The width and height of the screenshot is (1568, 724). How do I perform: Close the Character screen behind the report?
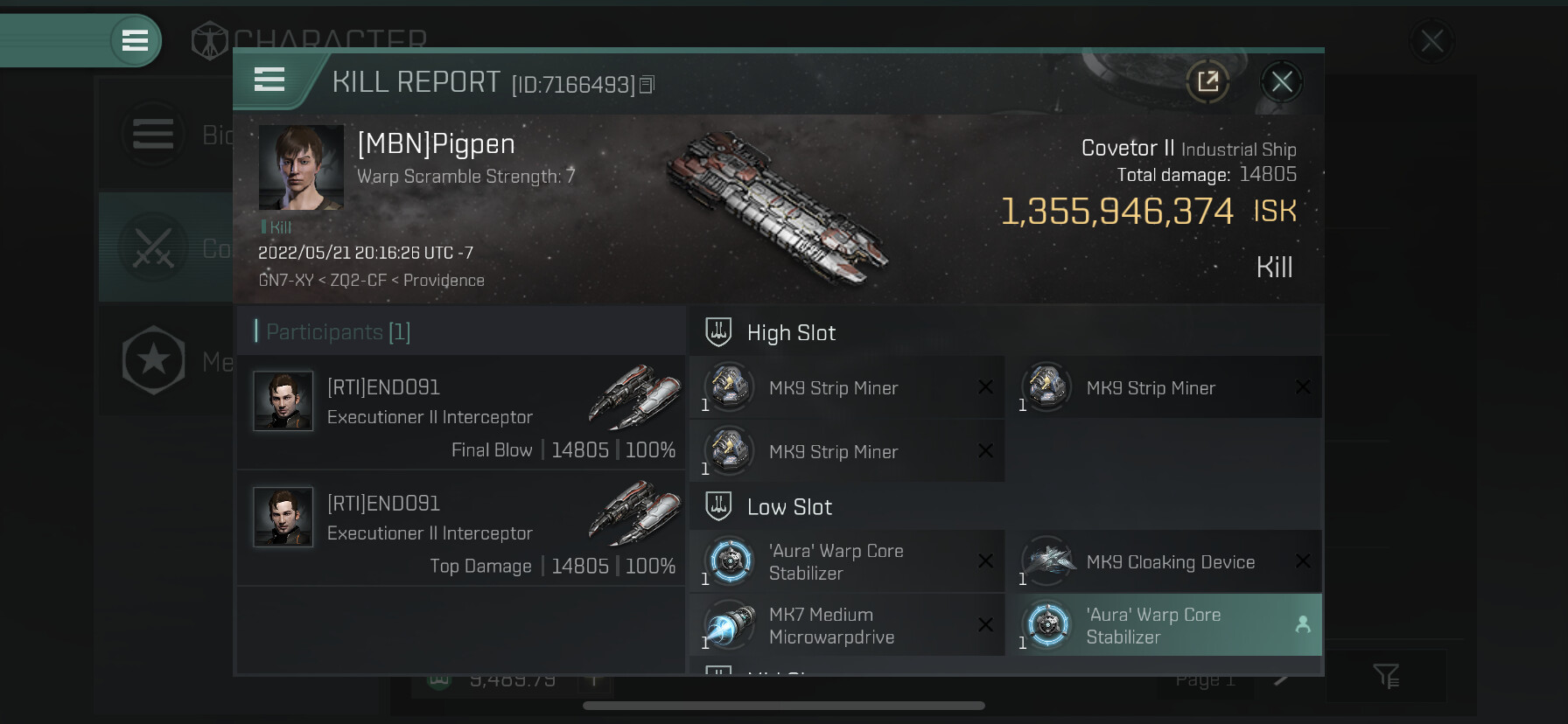[1431, 40]
